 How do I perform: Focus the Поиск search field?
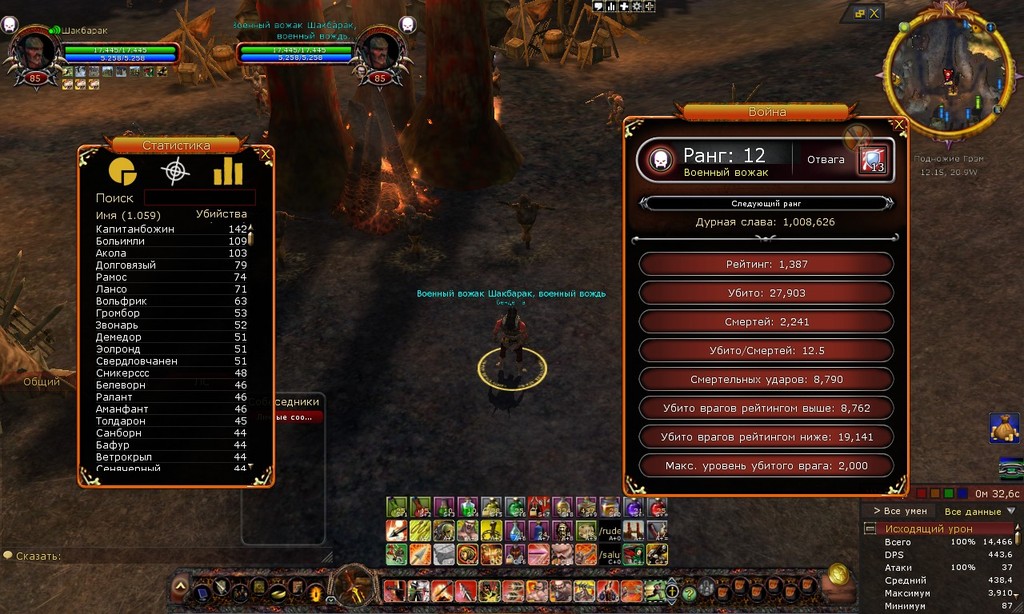point(199,198)
